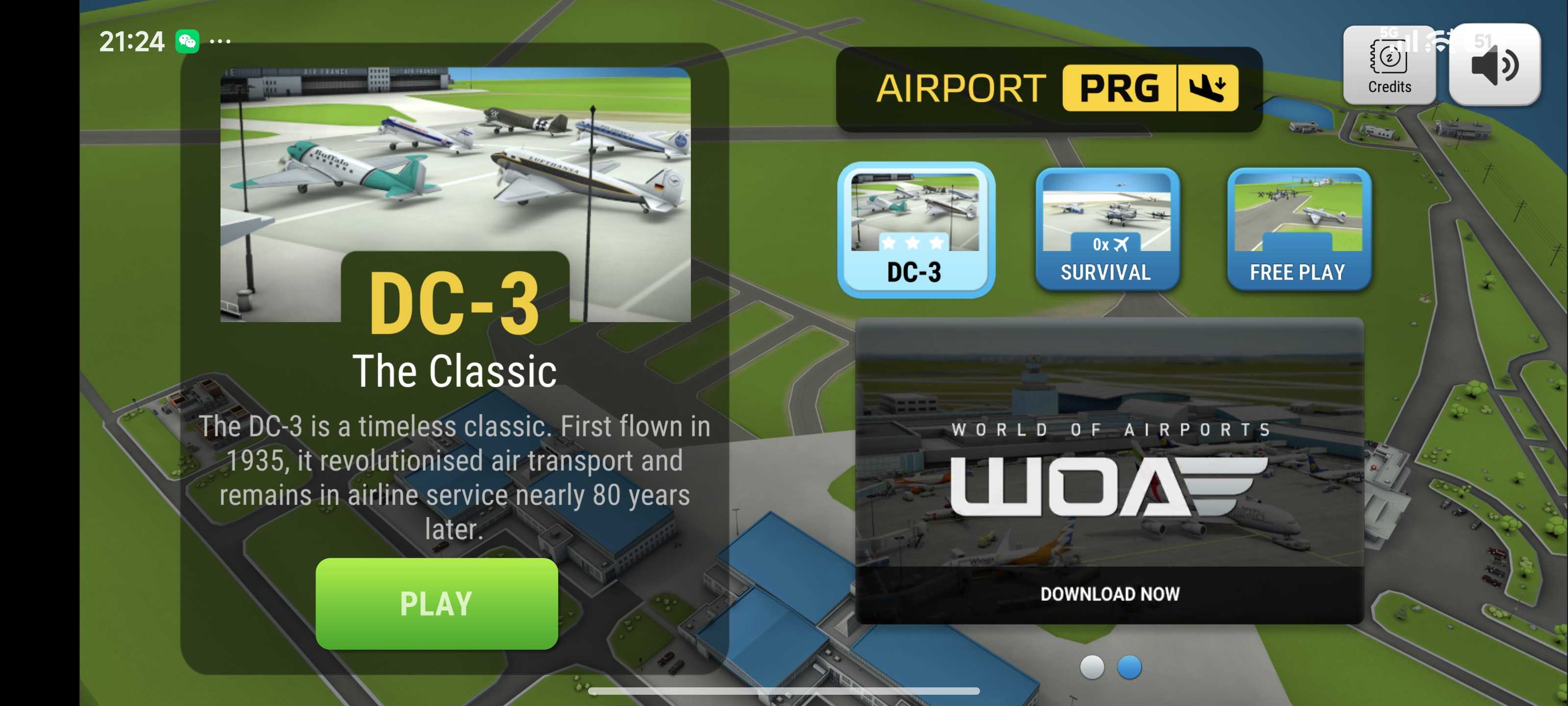Open the Free Play mode
This screenshot has height=706, width=1568.
(x=1298, y=229)
